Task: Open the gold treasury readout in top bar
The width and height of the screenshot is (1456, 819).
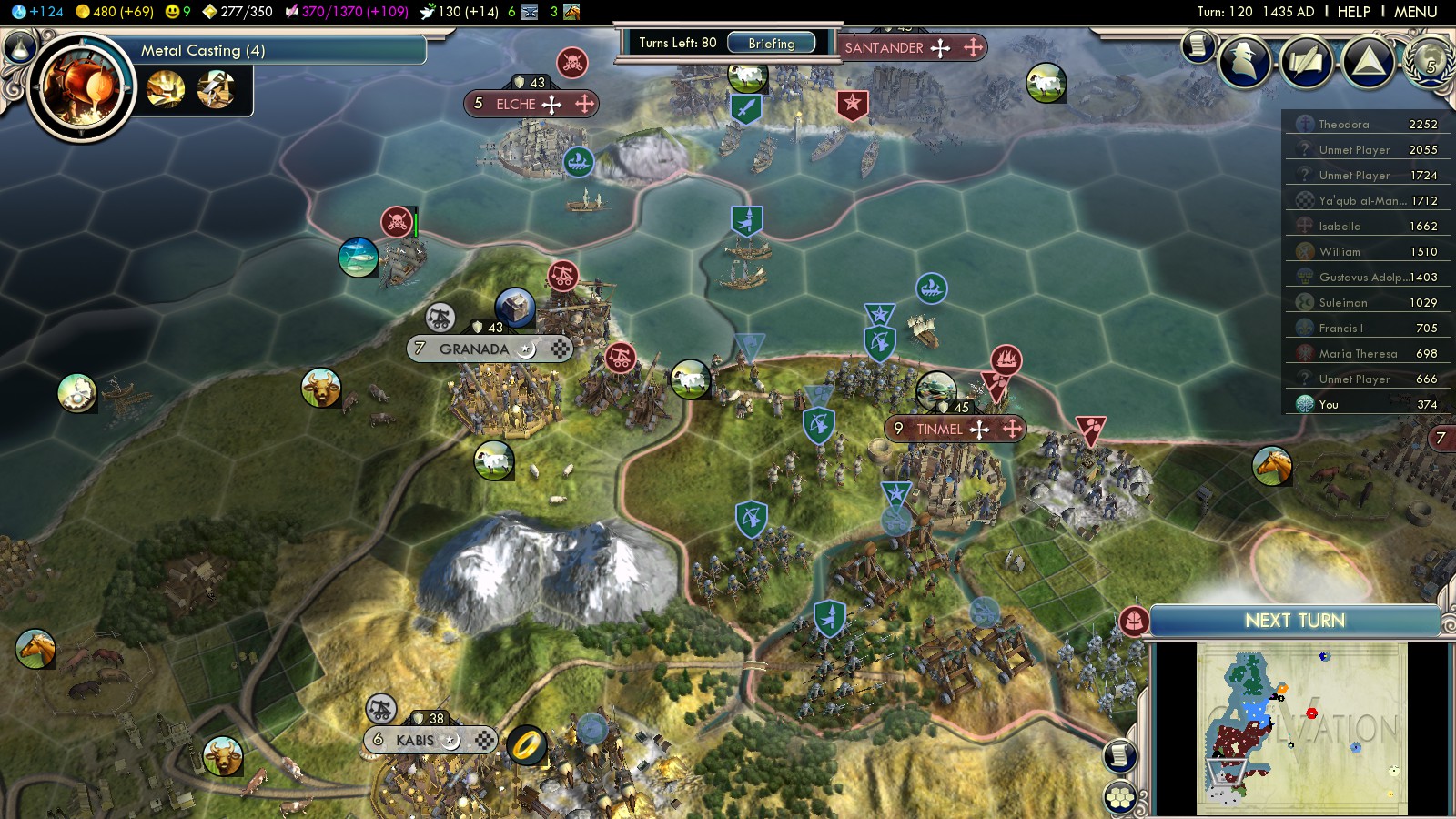Action: point(114,12)
